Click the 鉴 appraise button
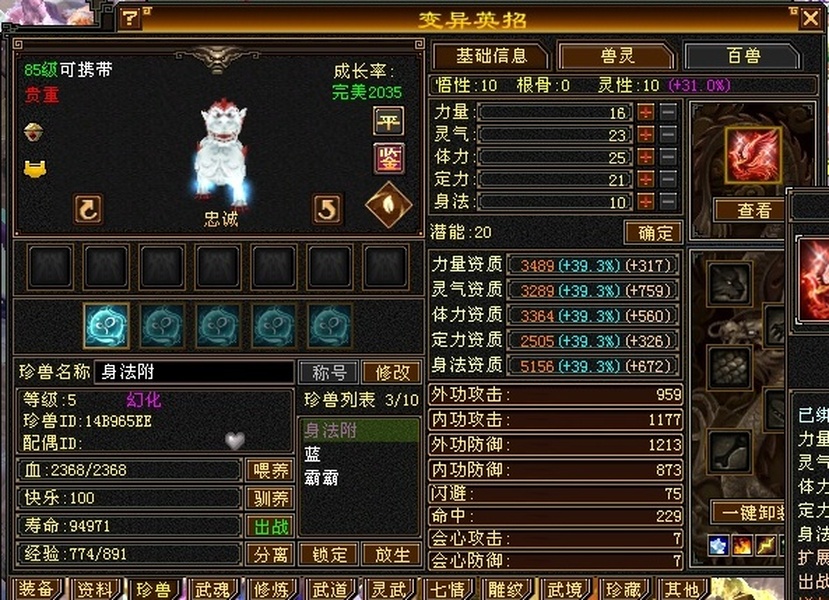This screenshot has height=600, width=829. (388, 157)
